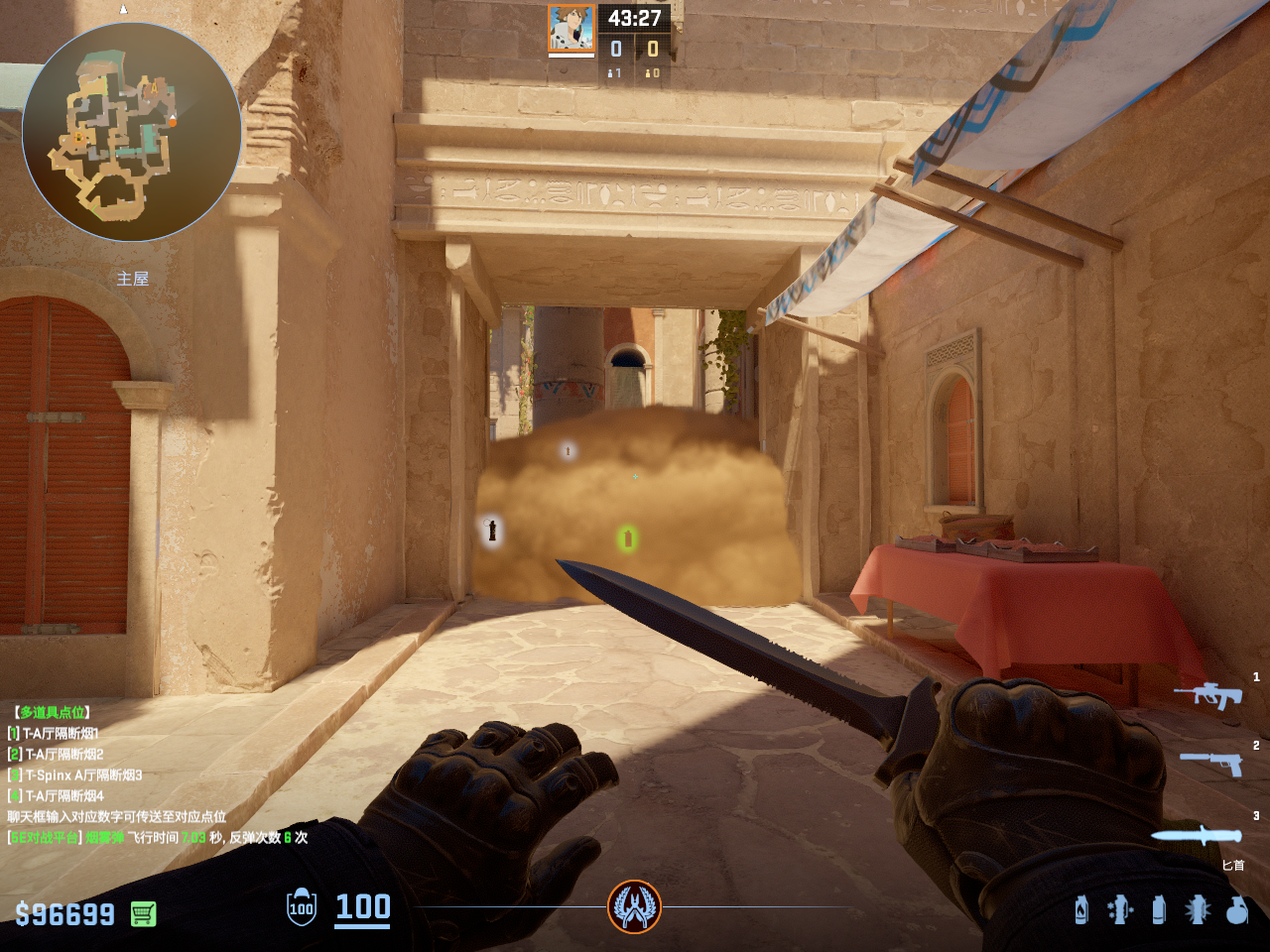Open the buy menu shopping cart

click(x=144, y=913)
